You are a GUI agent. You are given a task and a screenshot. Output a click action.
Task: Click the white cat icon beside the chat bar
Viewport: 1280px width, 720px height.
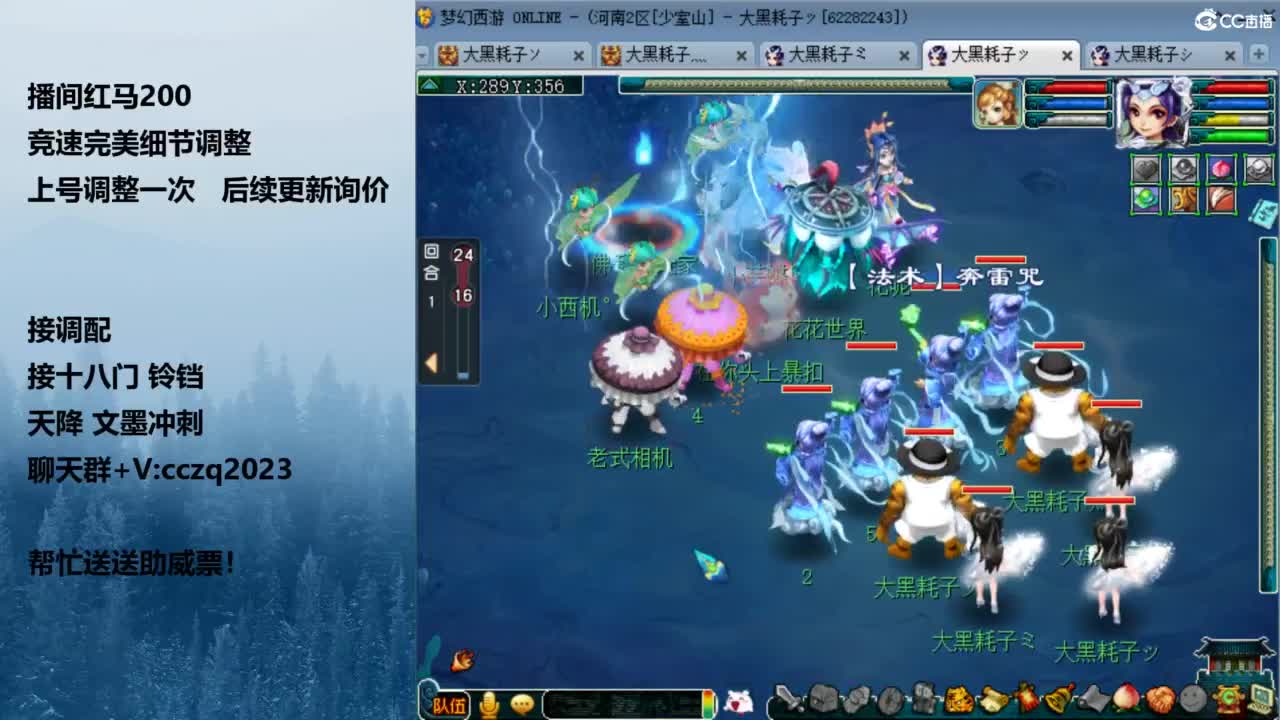pyautogui.click(x=737, y=700)
